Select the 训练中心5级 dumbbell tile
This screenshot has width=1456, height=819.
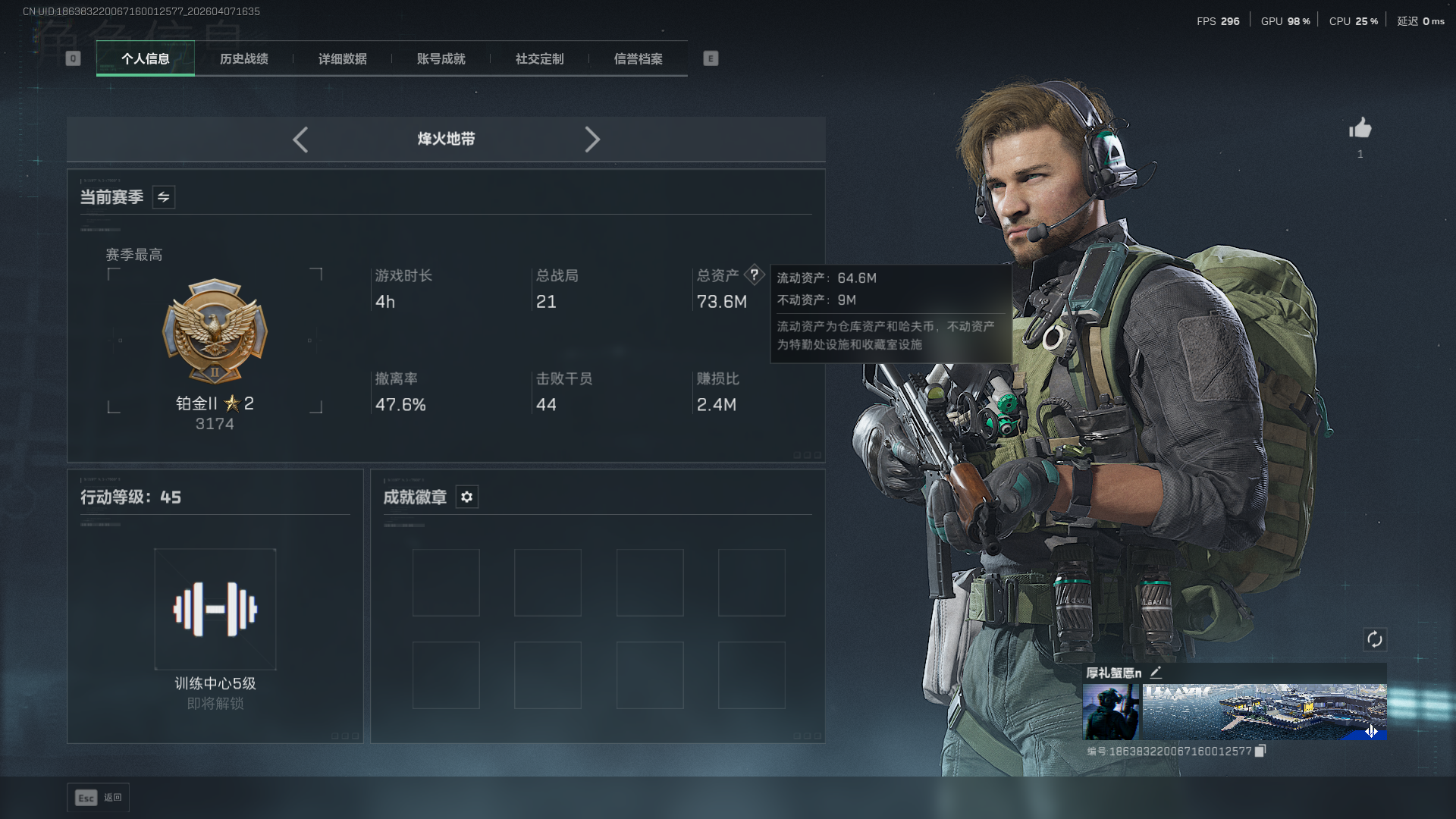point(215,609)
